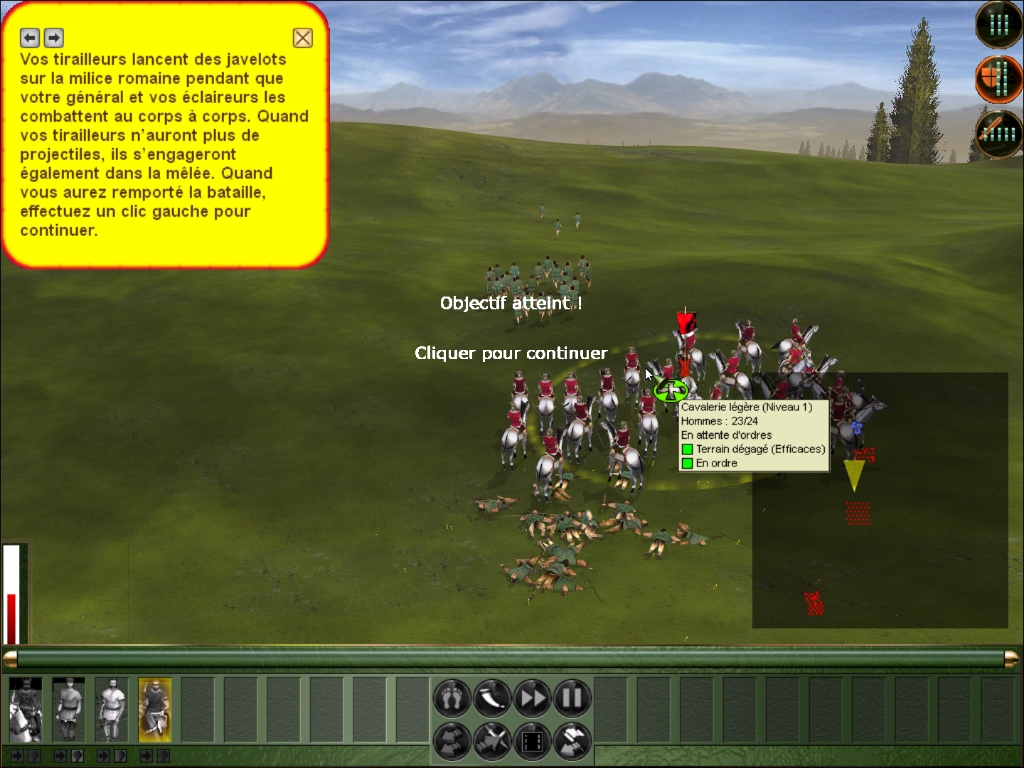This screenshot has width=1024, height=768.
Task: Select the orange shield formation icon
Action: (x=998, y=79)
